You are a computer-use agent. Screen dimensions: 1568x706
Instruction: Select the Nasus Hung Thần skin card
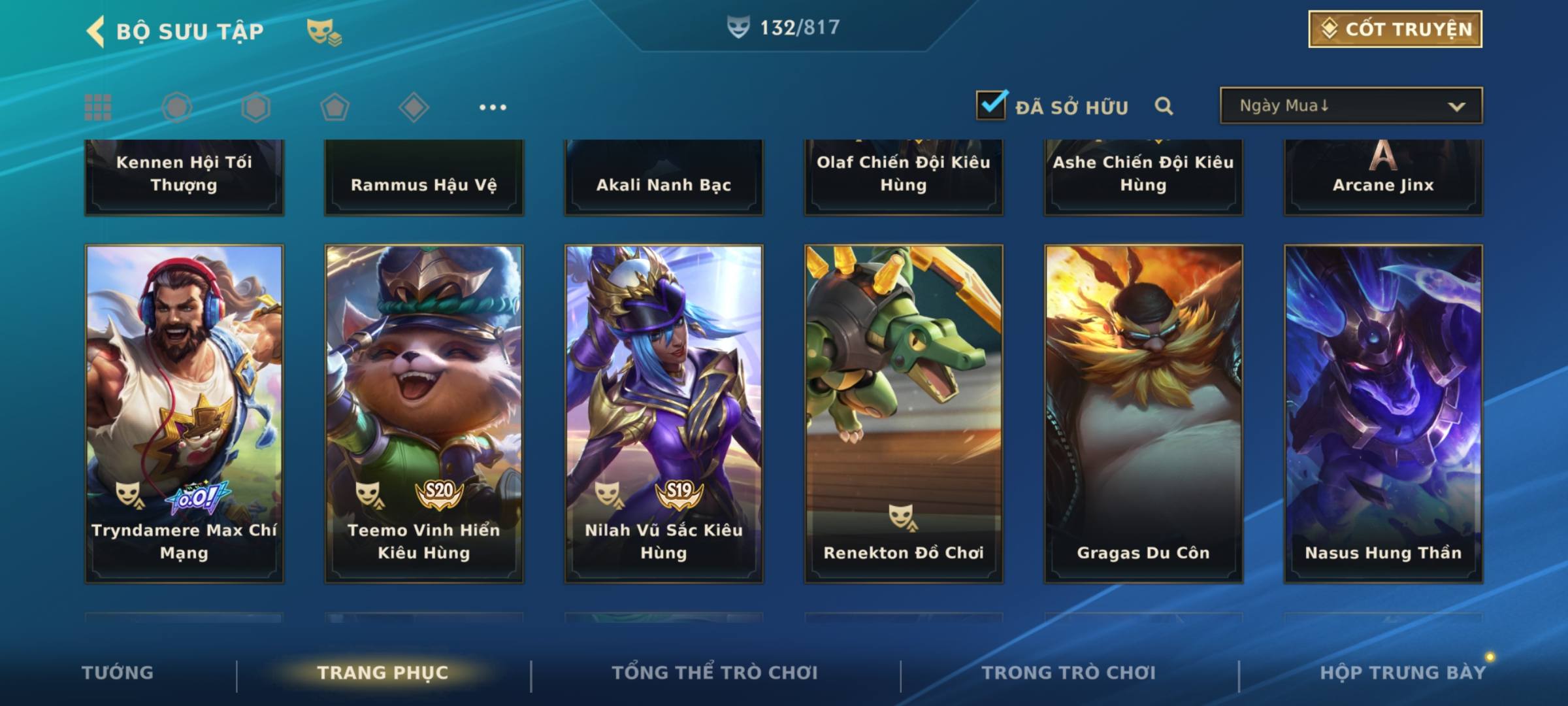pos(1383,413)
